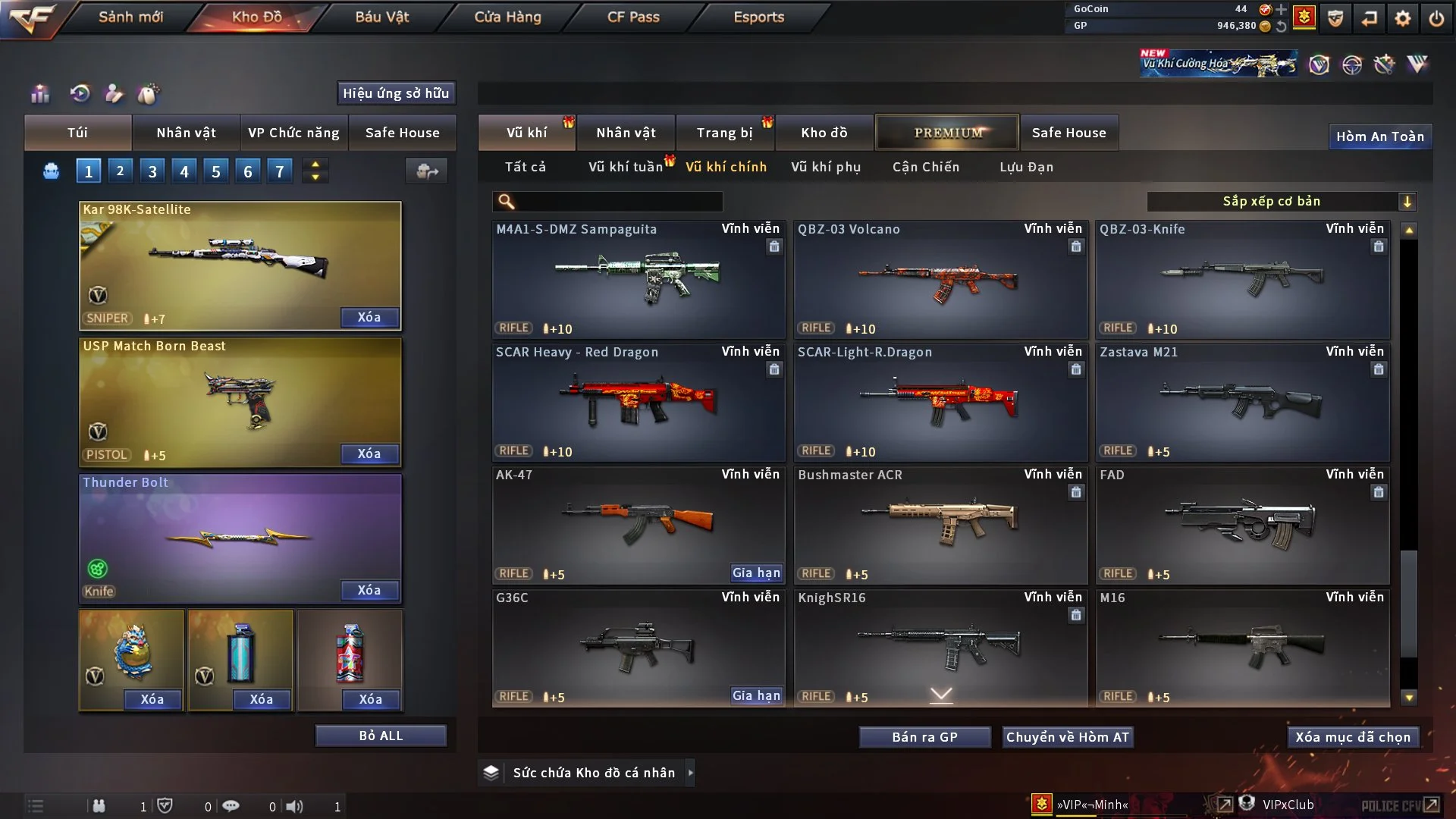
Task: Open settings via the gear icon
Action: 1402,17
